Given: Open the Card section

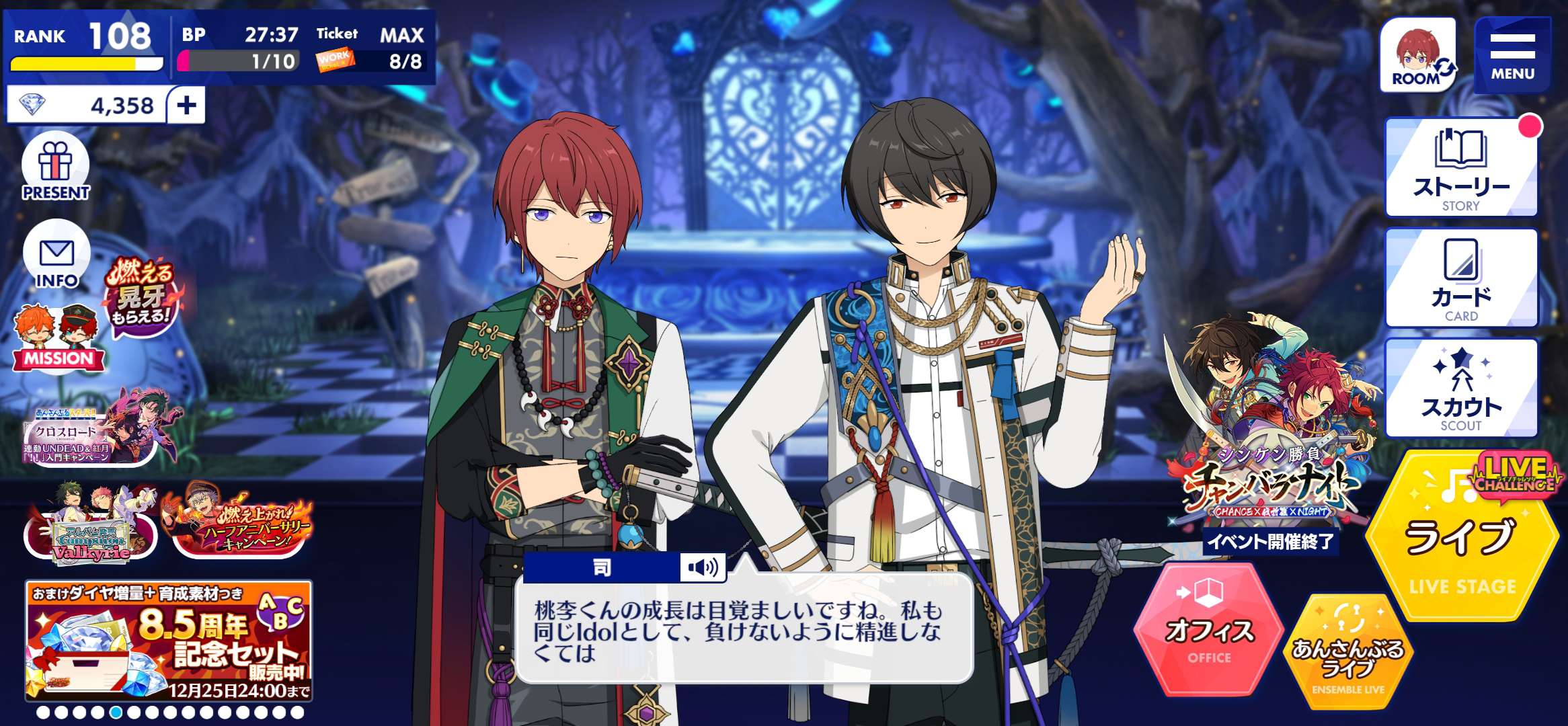Looking at the screenshot, I should click(x=1461, y=278).
